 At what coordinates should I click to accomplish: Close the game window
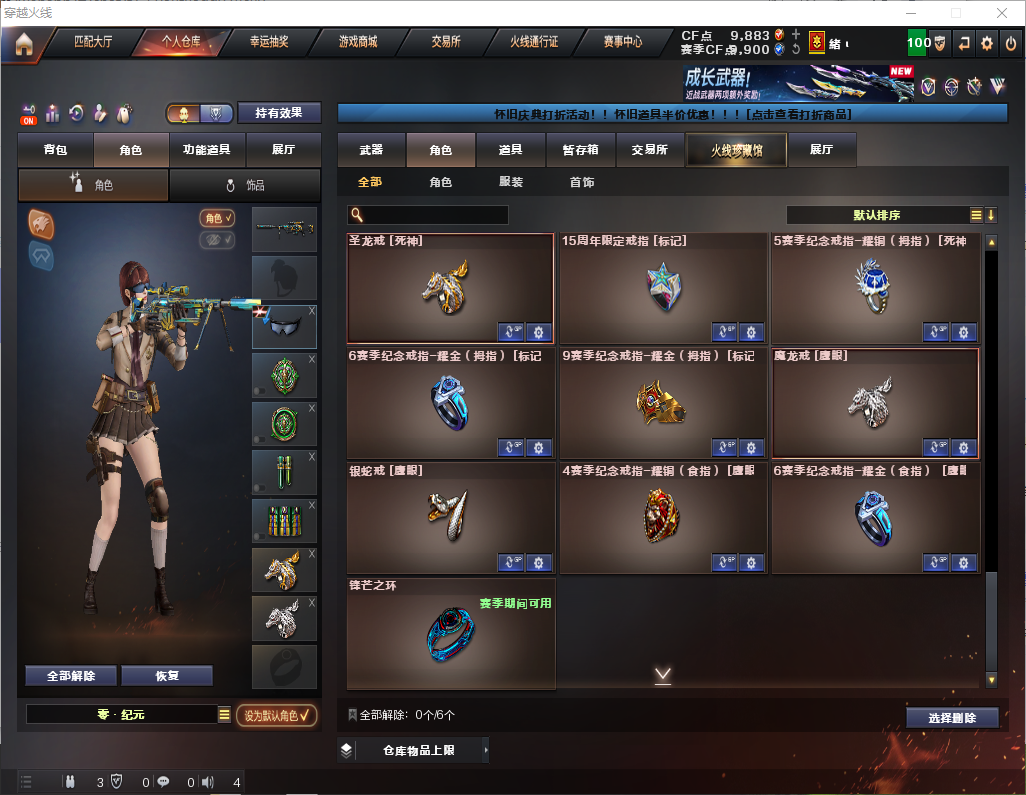pyautogui.click(x=1002, y=13)
